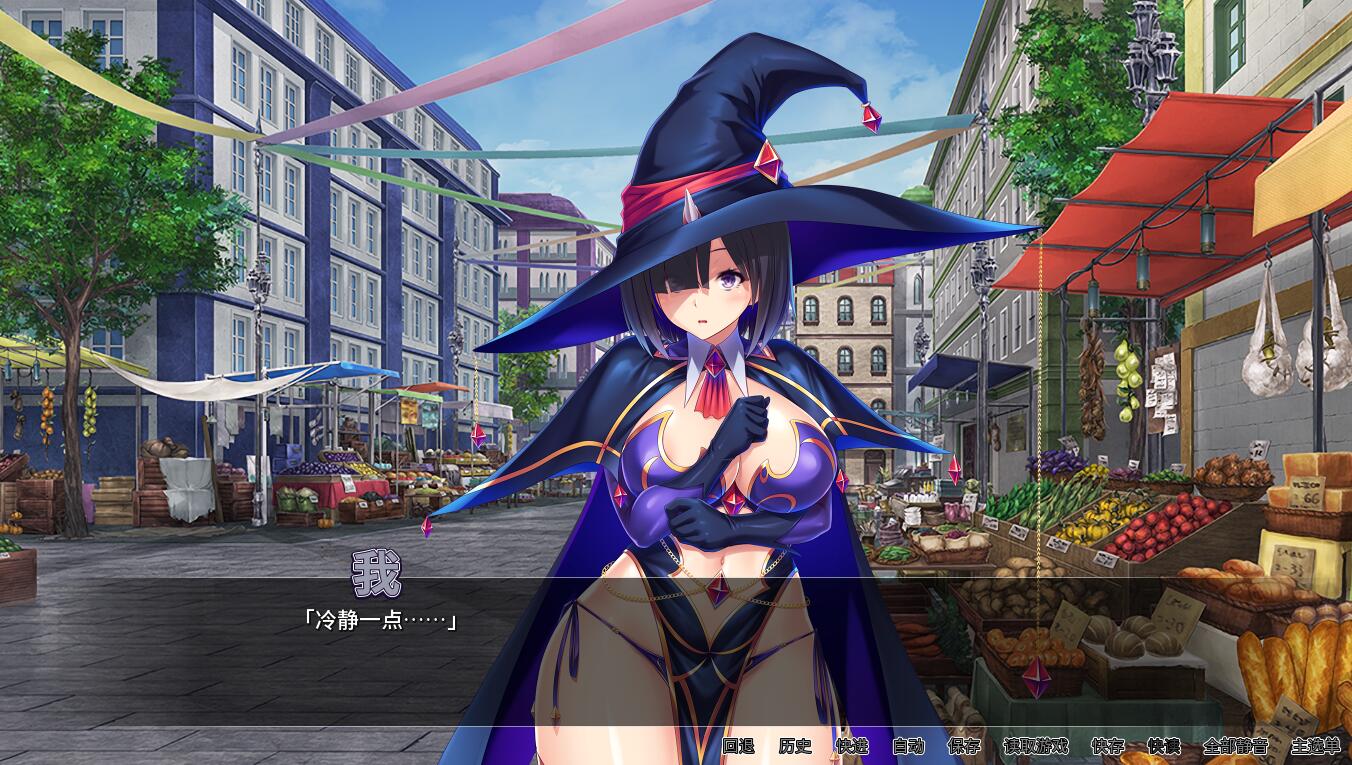Open the 历史 dialogue history log
Viewport: 1352px width, 765px height.
[797, 747]
